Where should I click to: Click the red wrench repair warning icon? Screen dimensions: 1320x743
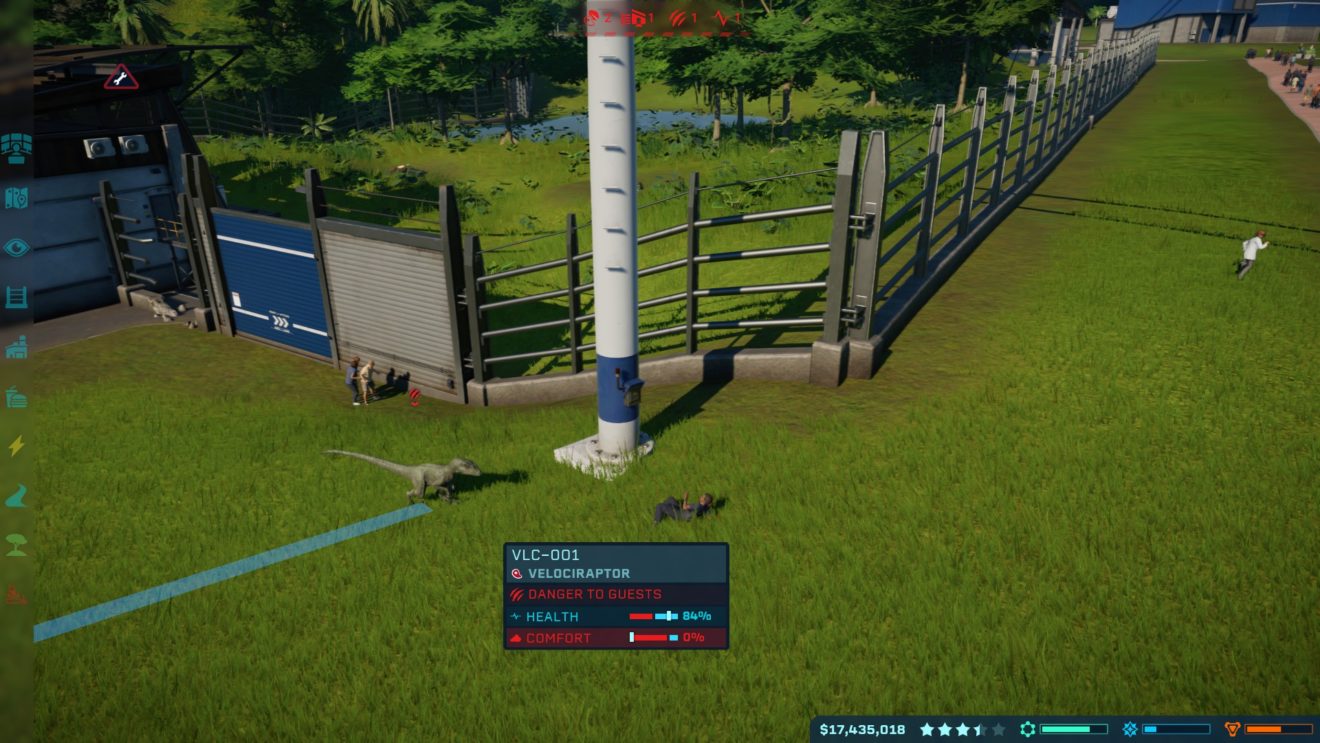(x=120, y=77)
